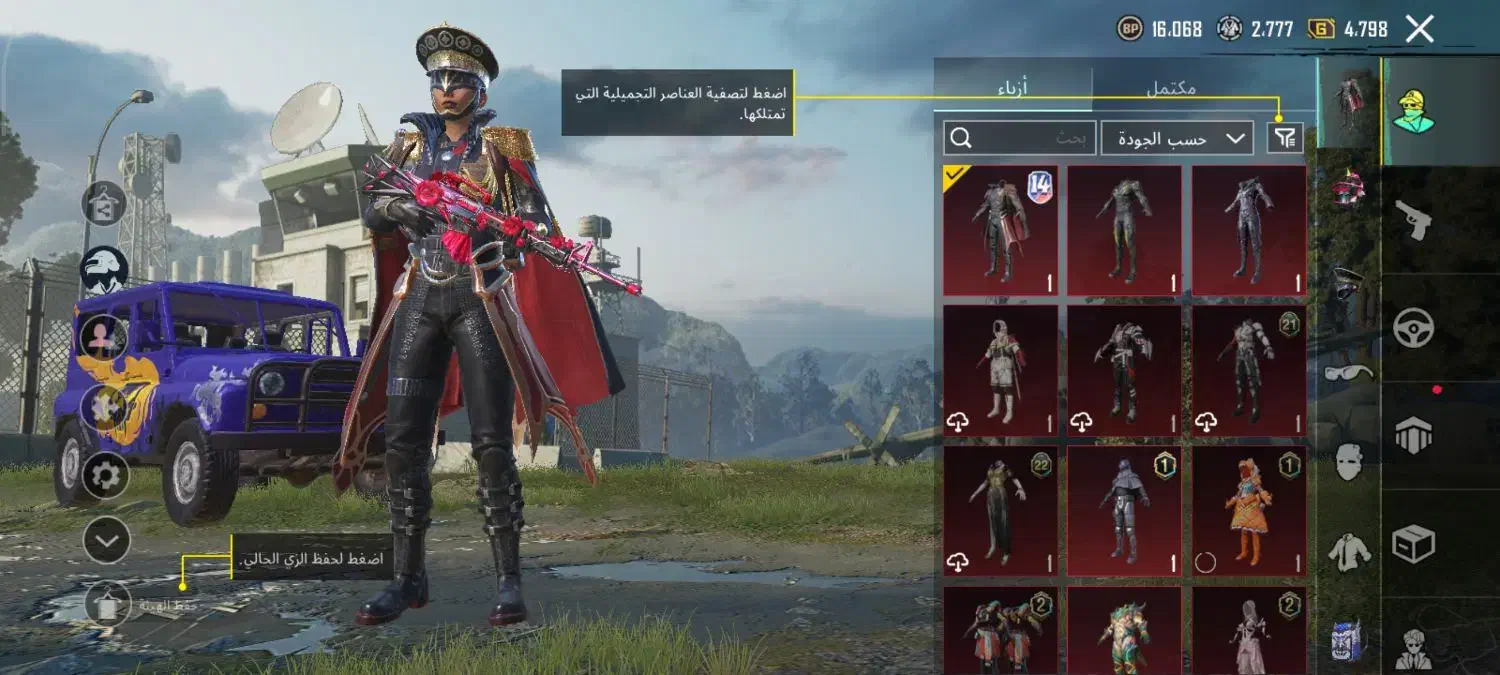Click the hanger share outfit icon
This screenshot has width=1500, height=675.
[104, 204]
